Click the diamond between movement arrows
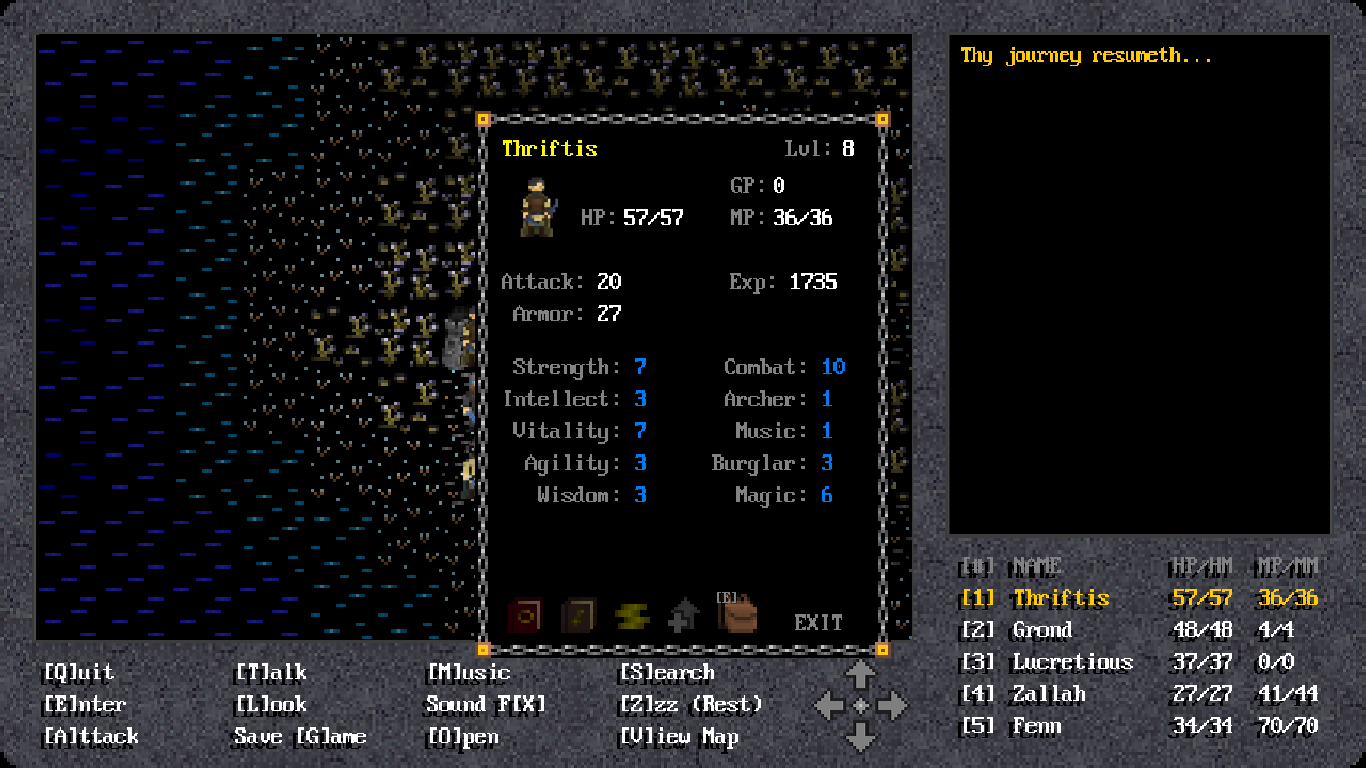 tap(860, 704)
